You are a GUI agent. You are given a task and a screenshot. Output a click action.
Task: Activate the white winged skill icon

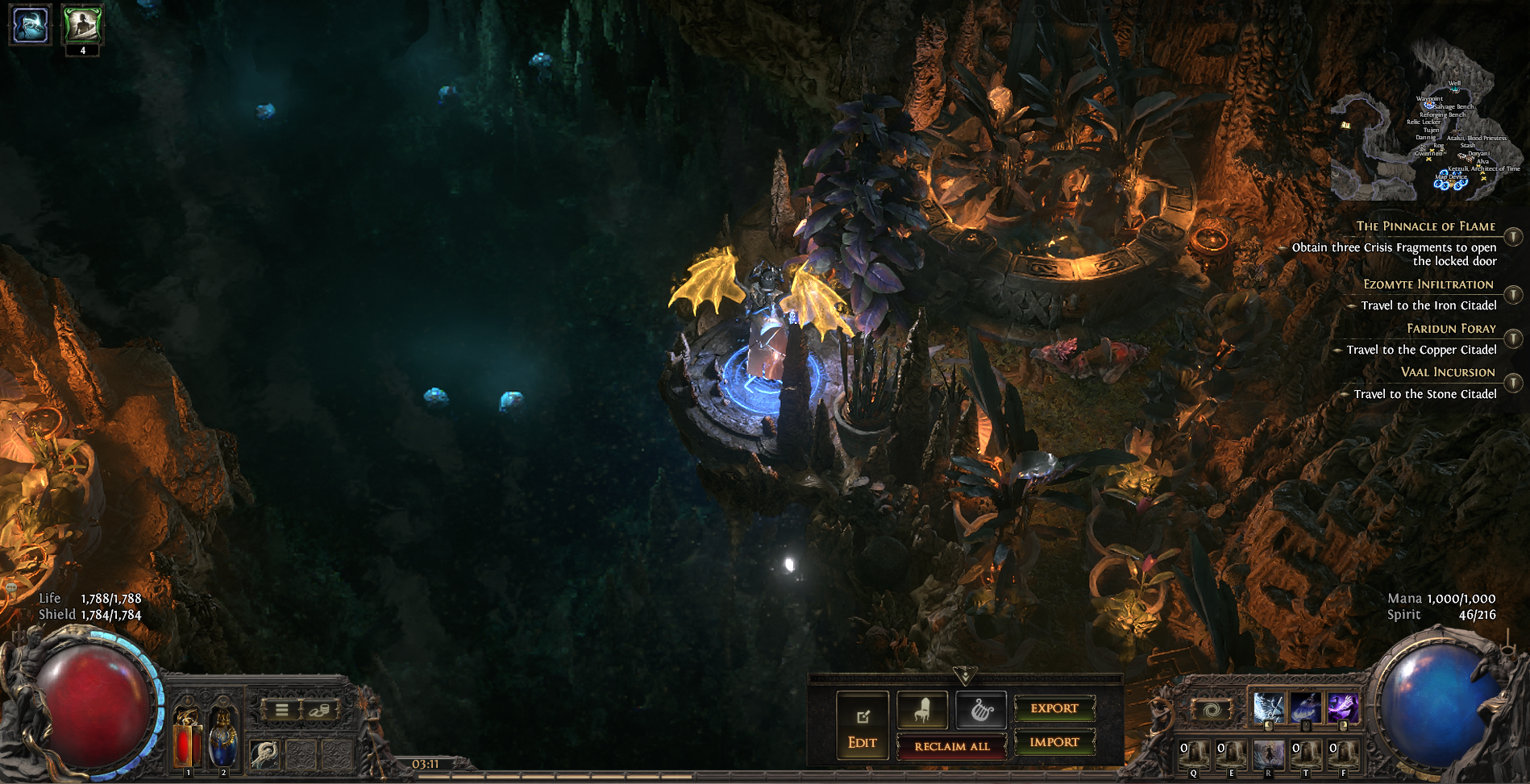point(1268,708)
